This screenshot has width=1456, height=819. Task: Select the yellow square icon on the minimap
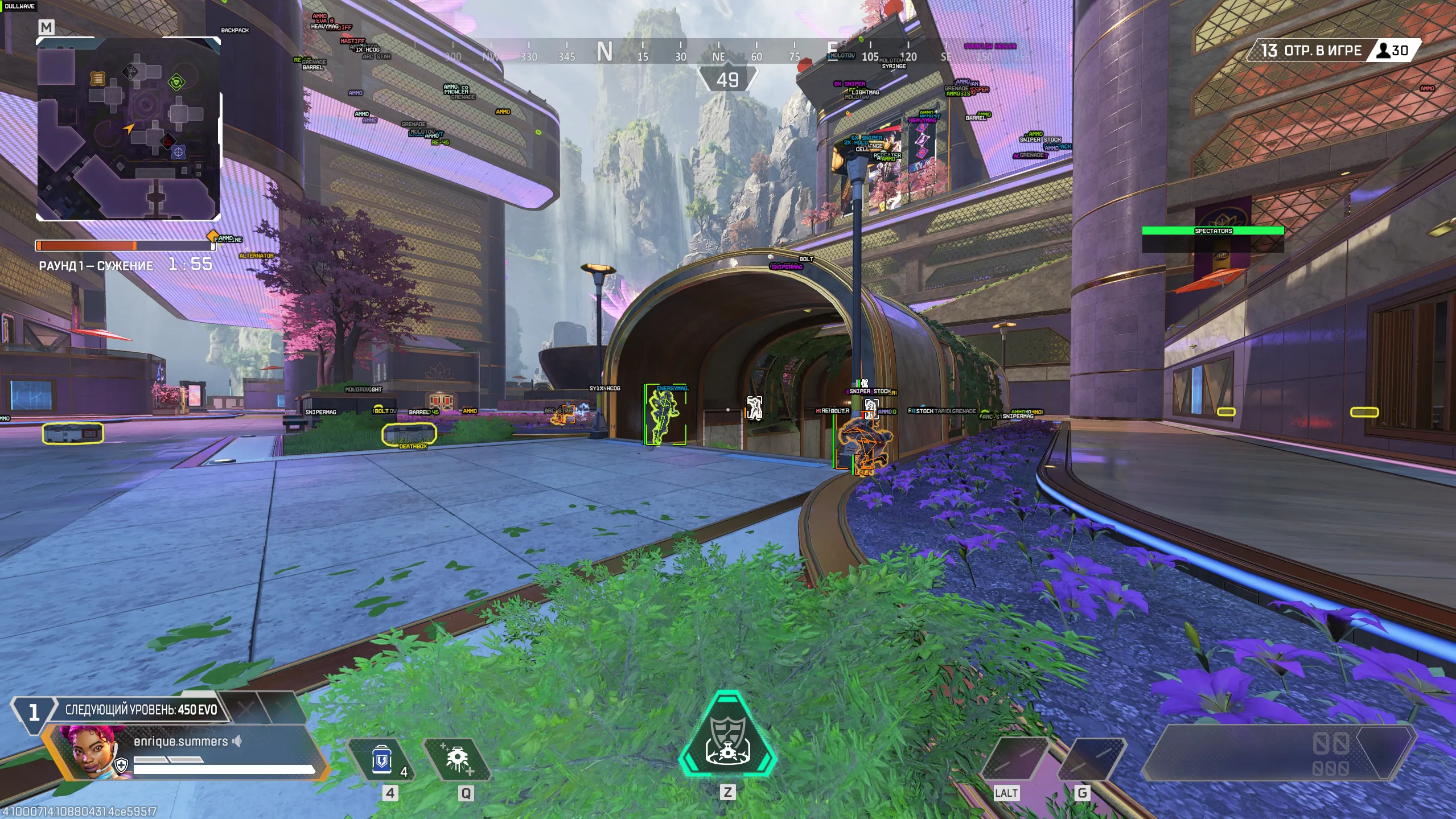coord(98,79)
